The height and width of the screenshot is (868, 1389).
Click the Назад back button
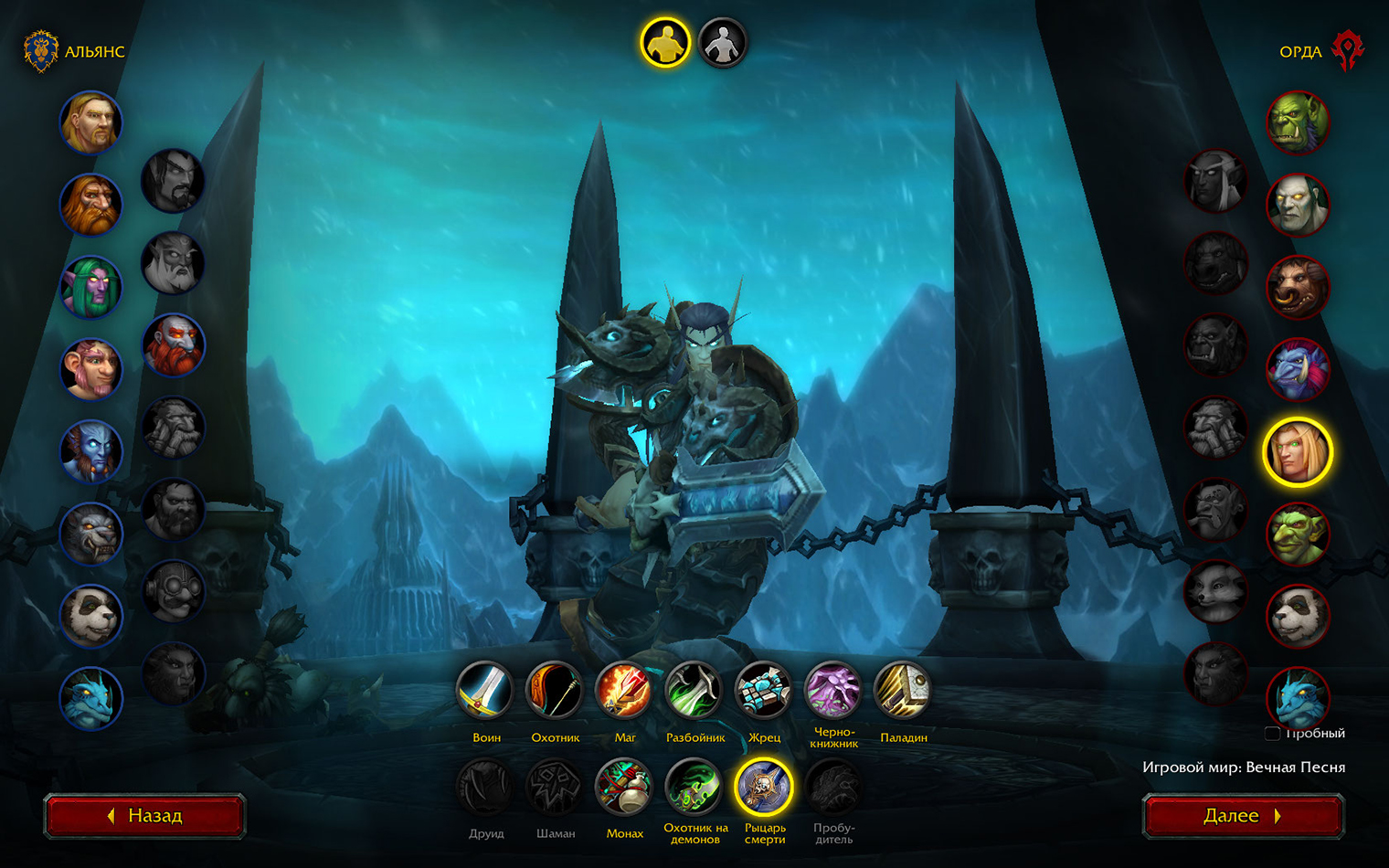coord(145,816)
